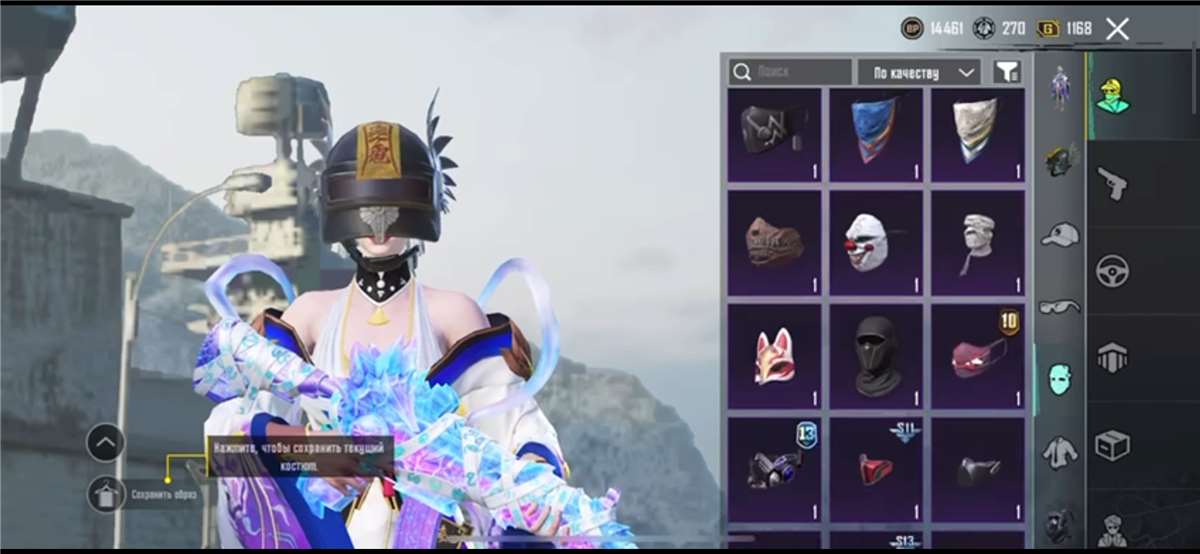Open the 'По качеству' sorting dropdown
Image resolution: width=1200 pixels, height=554 pixels.
pyautogui.click(x=918, y=72)
